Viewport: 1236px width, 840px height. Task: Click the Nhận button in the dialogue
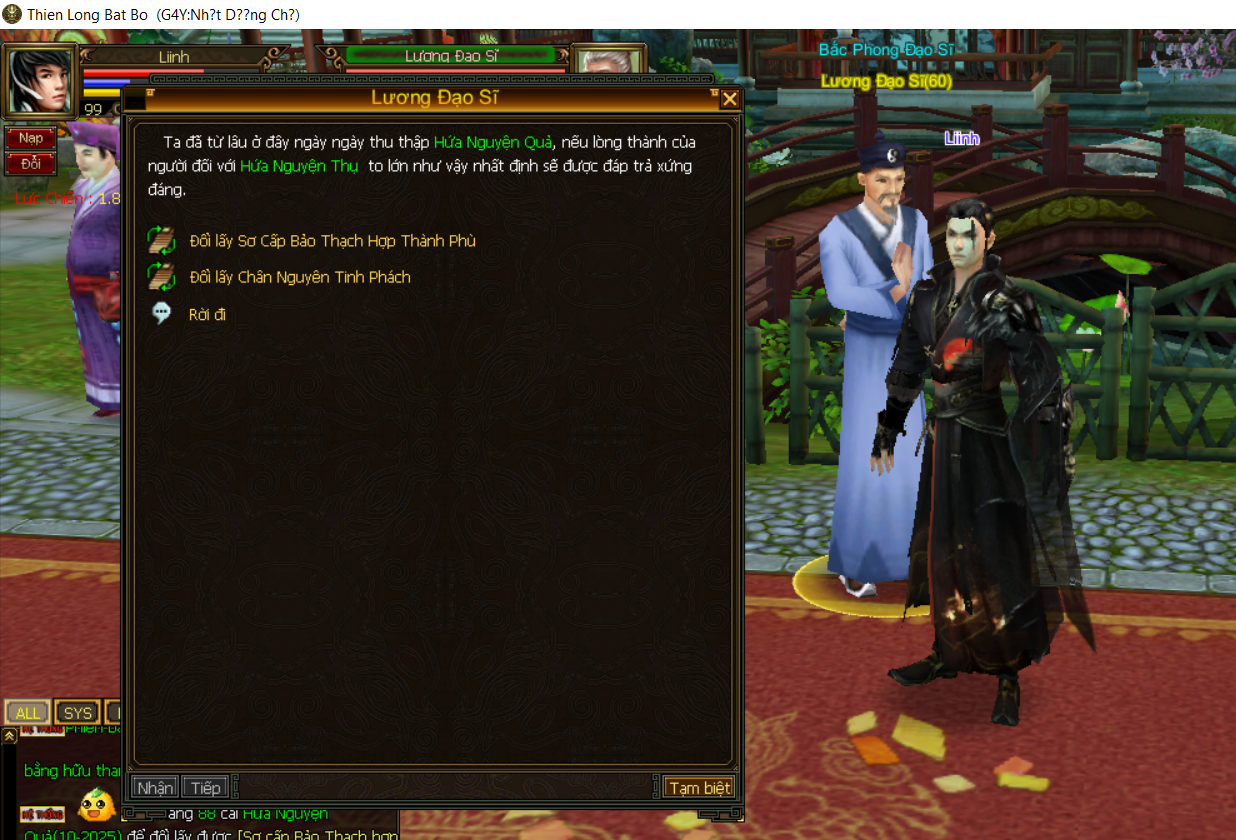click(x=154, y=787)
